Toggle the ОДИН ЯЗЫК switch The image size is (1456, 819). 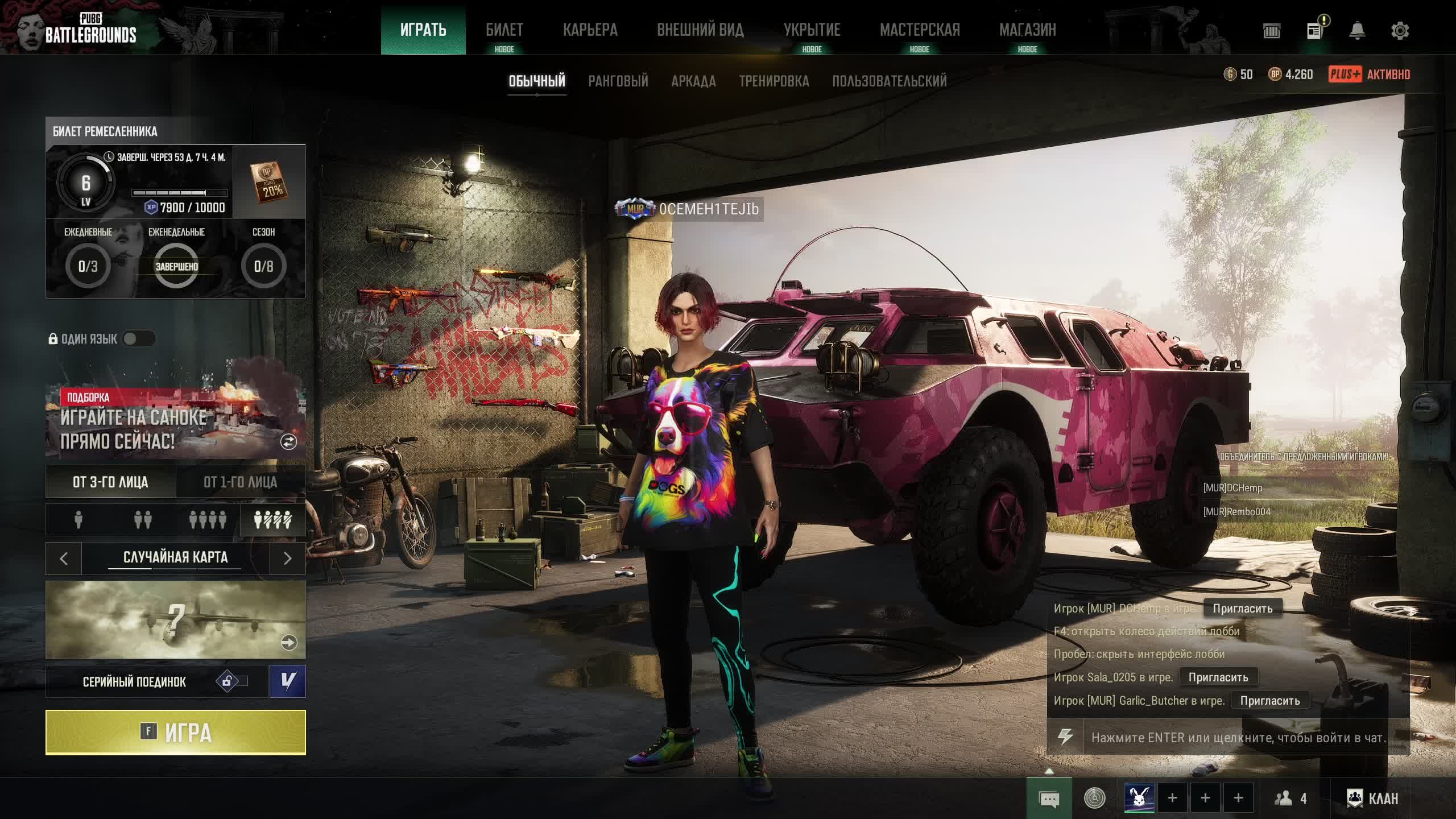point(138,339)
